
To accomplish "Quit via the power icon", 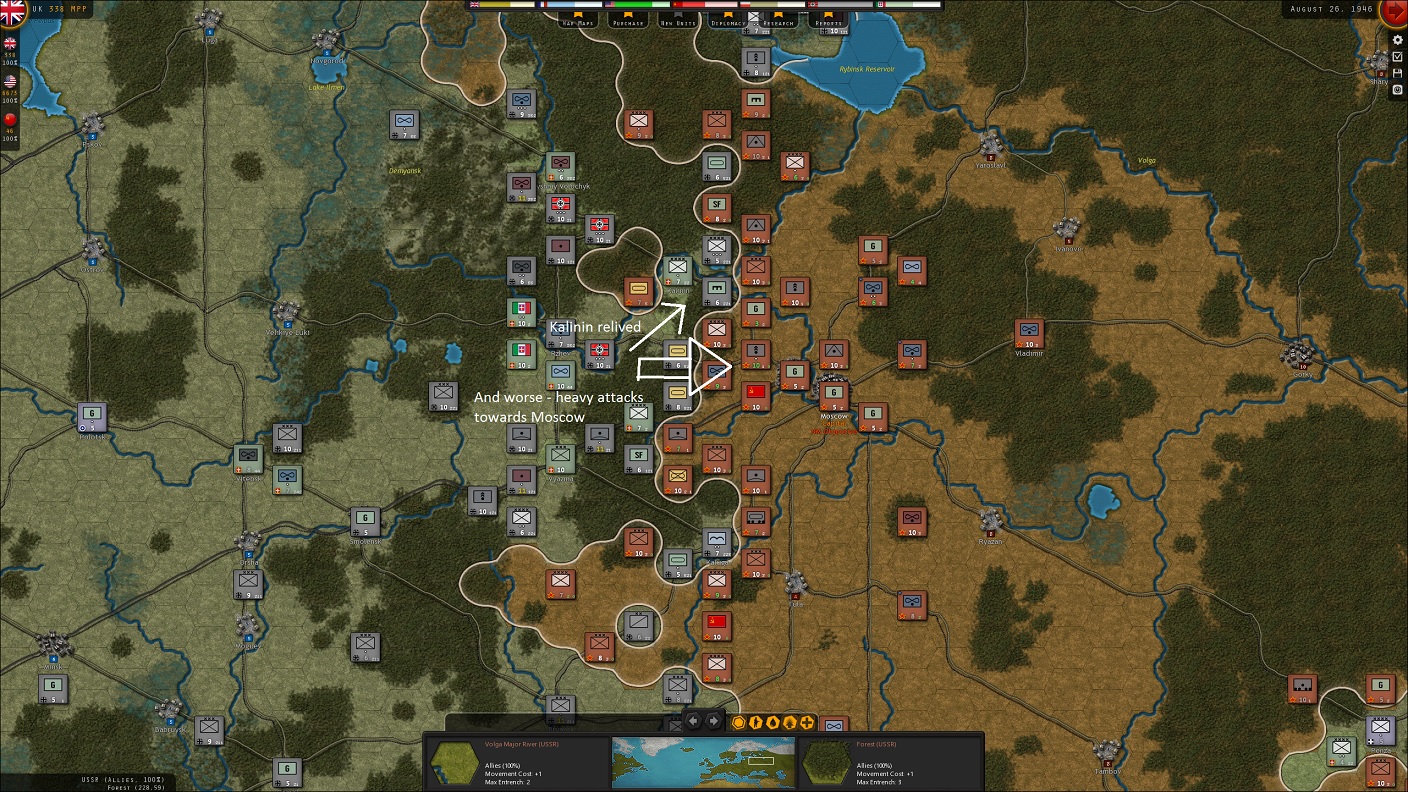I will pos(1398,90).
